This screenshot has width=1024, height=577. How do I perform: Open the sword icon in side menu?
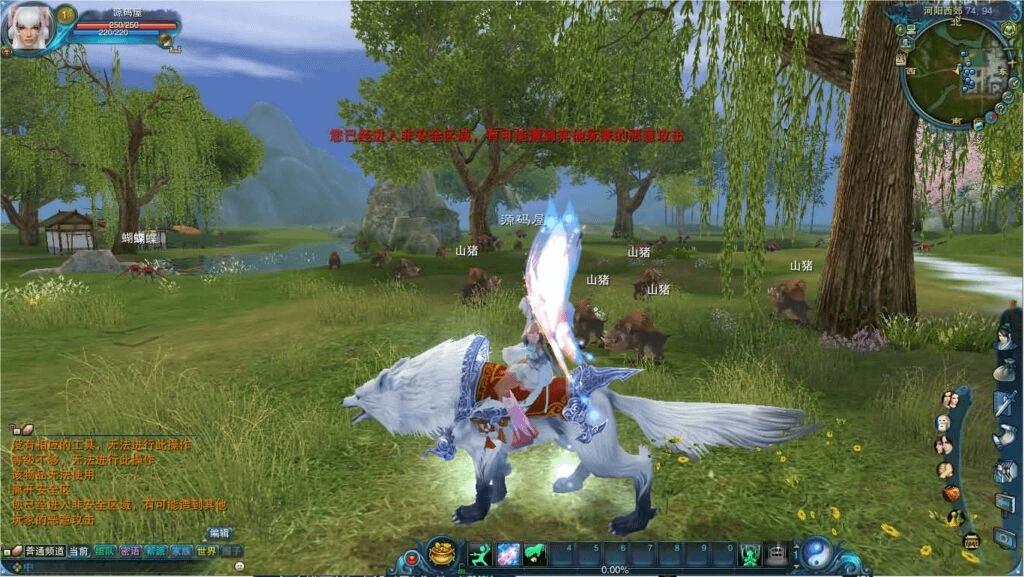[x=1004, y=404]
